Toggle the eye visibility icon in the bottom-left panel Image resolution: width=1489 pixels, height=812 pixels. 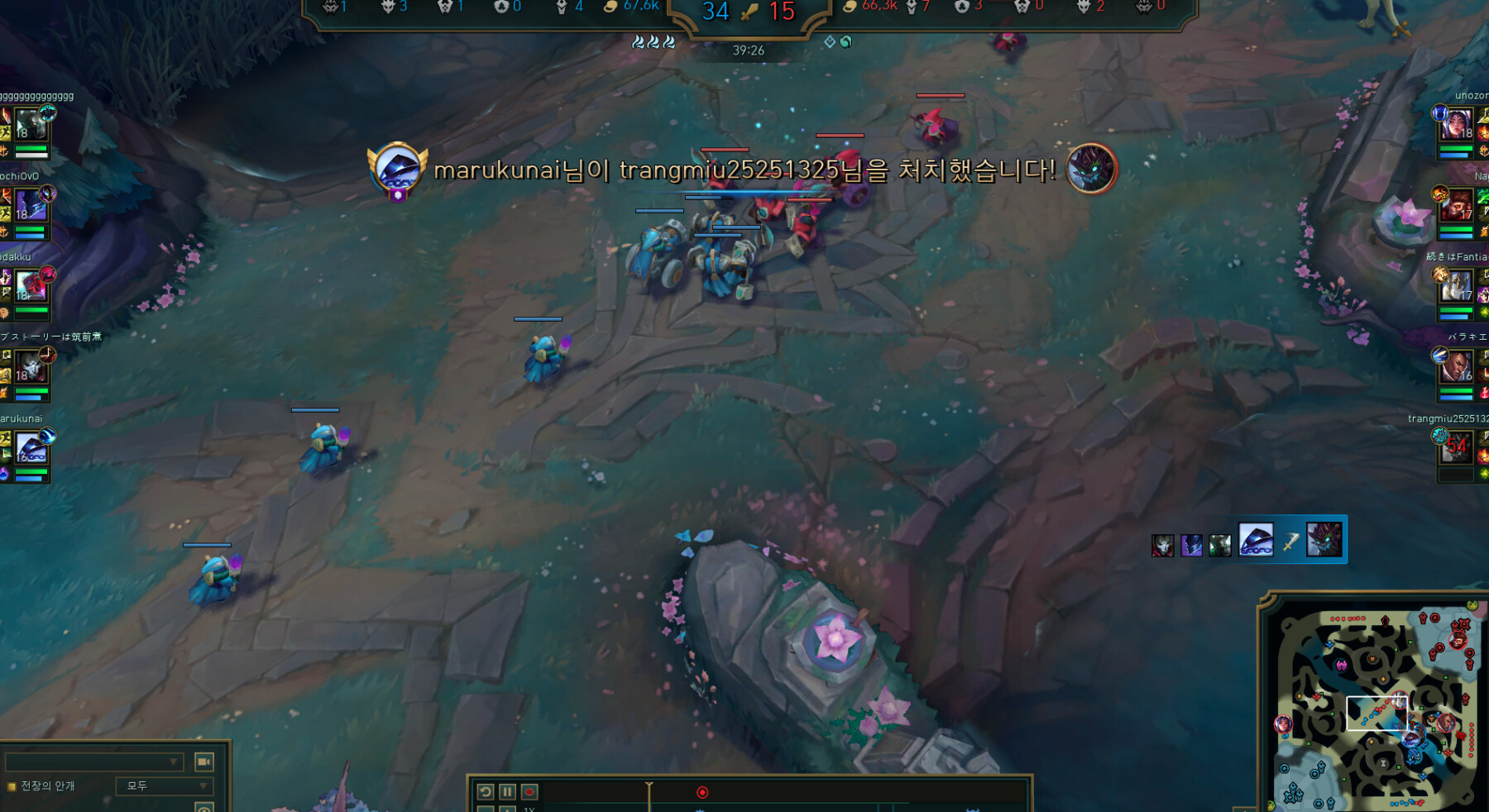pos(203,810)
